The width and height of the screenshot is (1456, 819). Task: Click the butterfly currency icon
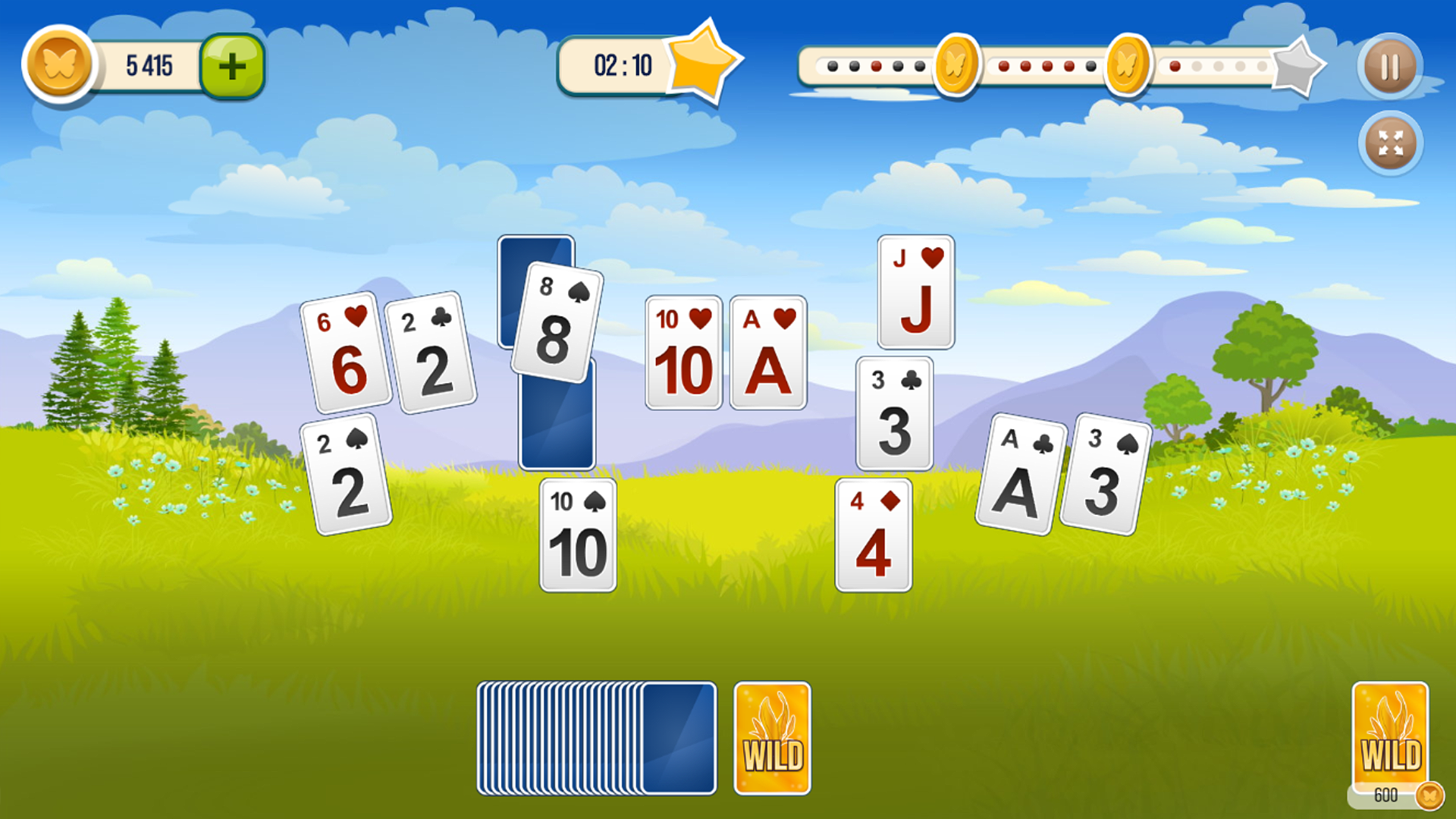point(62,65)
